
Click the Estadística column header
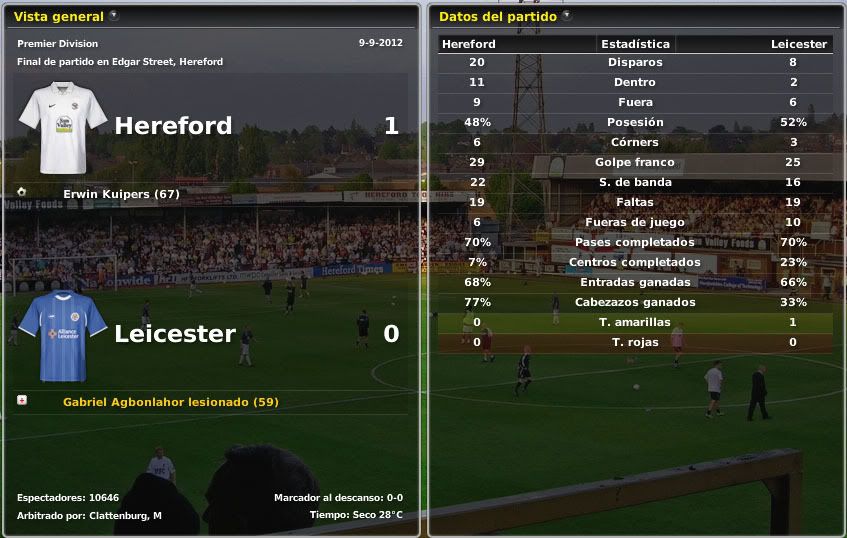(635, 44)
